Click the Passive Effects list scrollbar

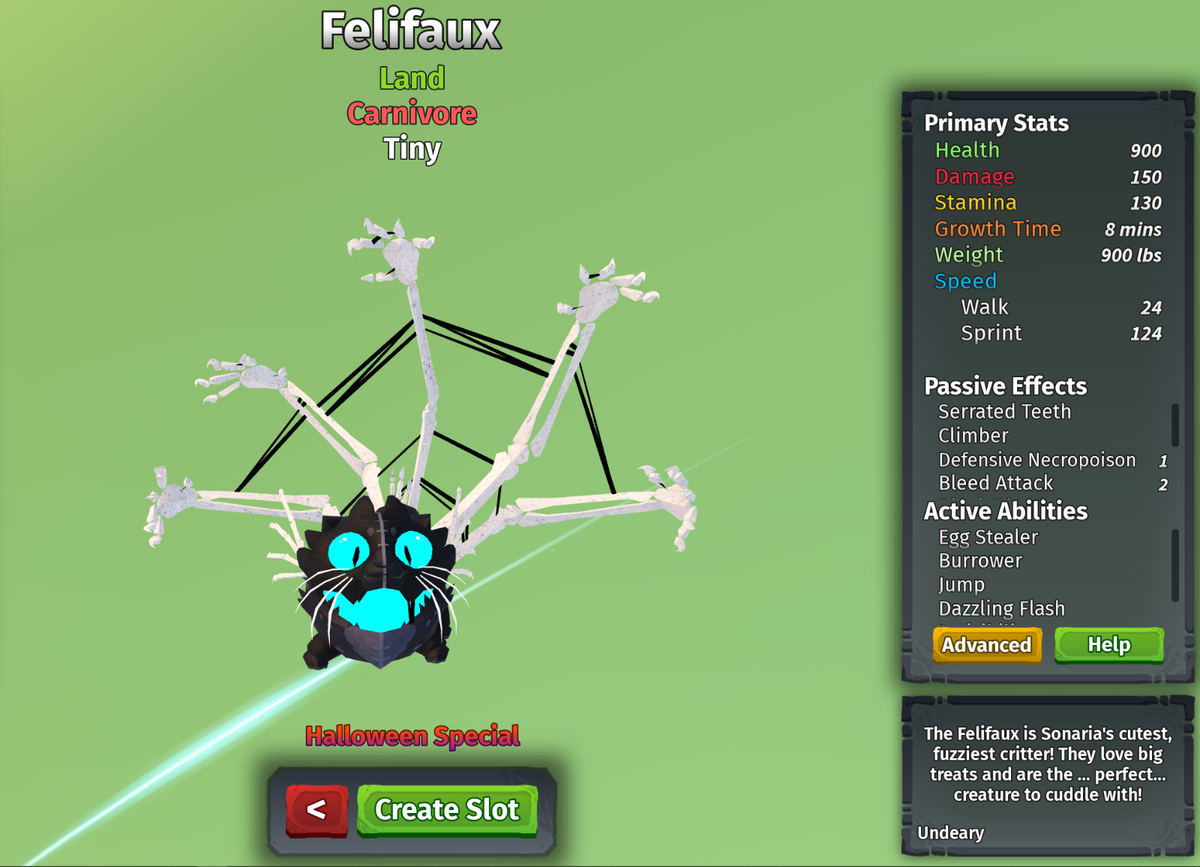pyautogui.click(x=1175, y=425)
